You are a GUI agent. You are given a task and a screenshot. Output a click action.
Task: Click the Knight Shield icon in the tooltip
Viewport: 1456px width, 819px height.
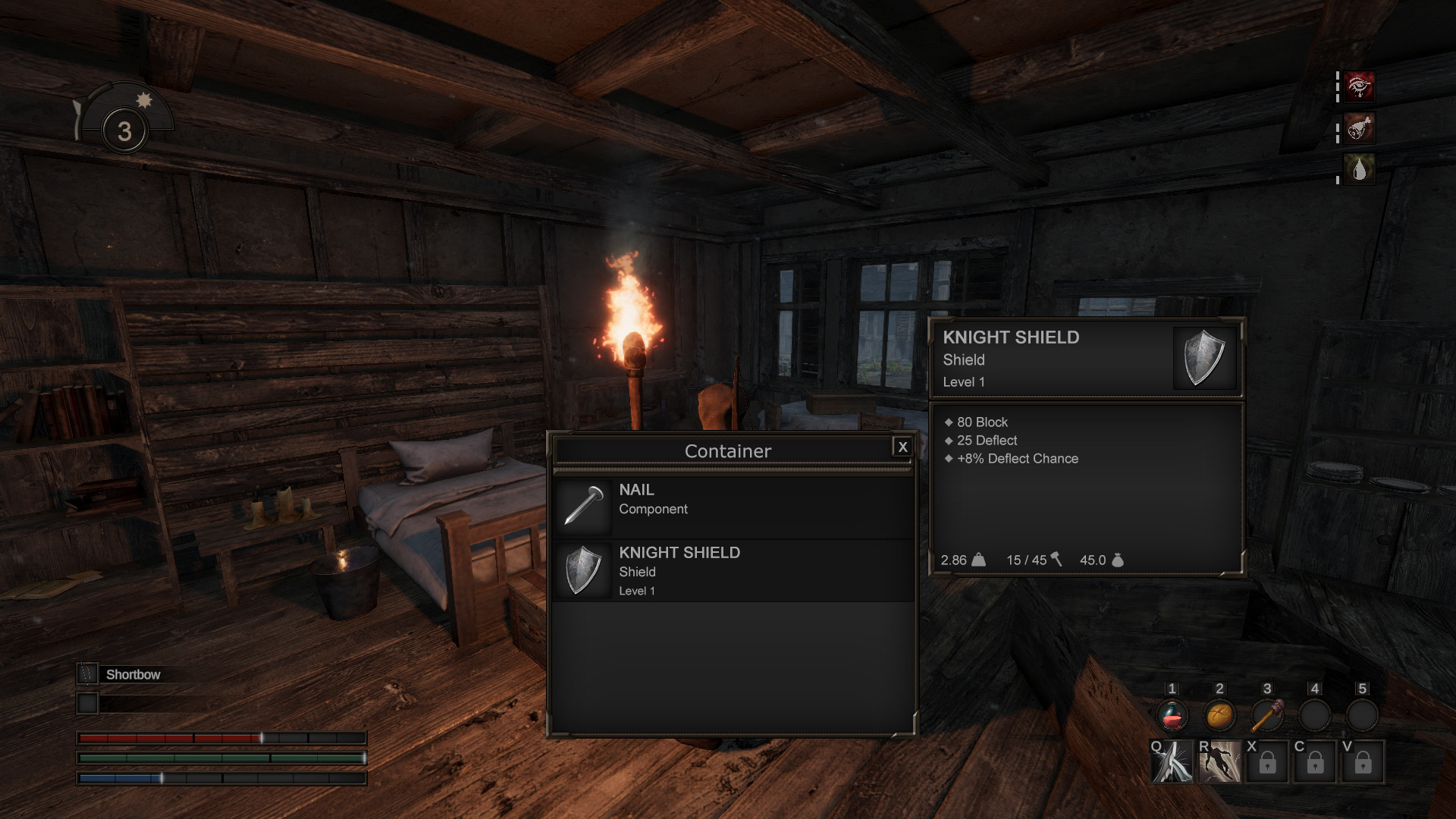[1204, 358]
